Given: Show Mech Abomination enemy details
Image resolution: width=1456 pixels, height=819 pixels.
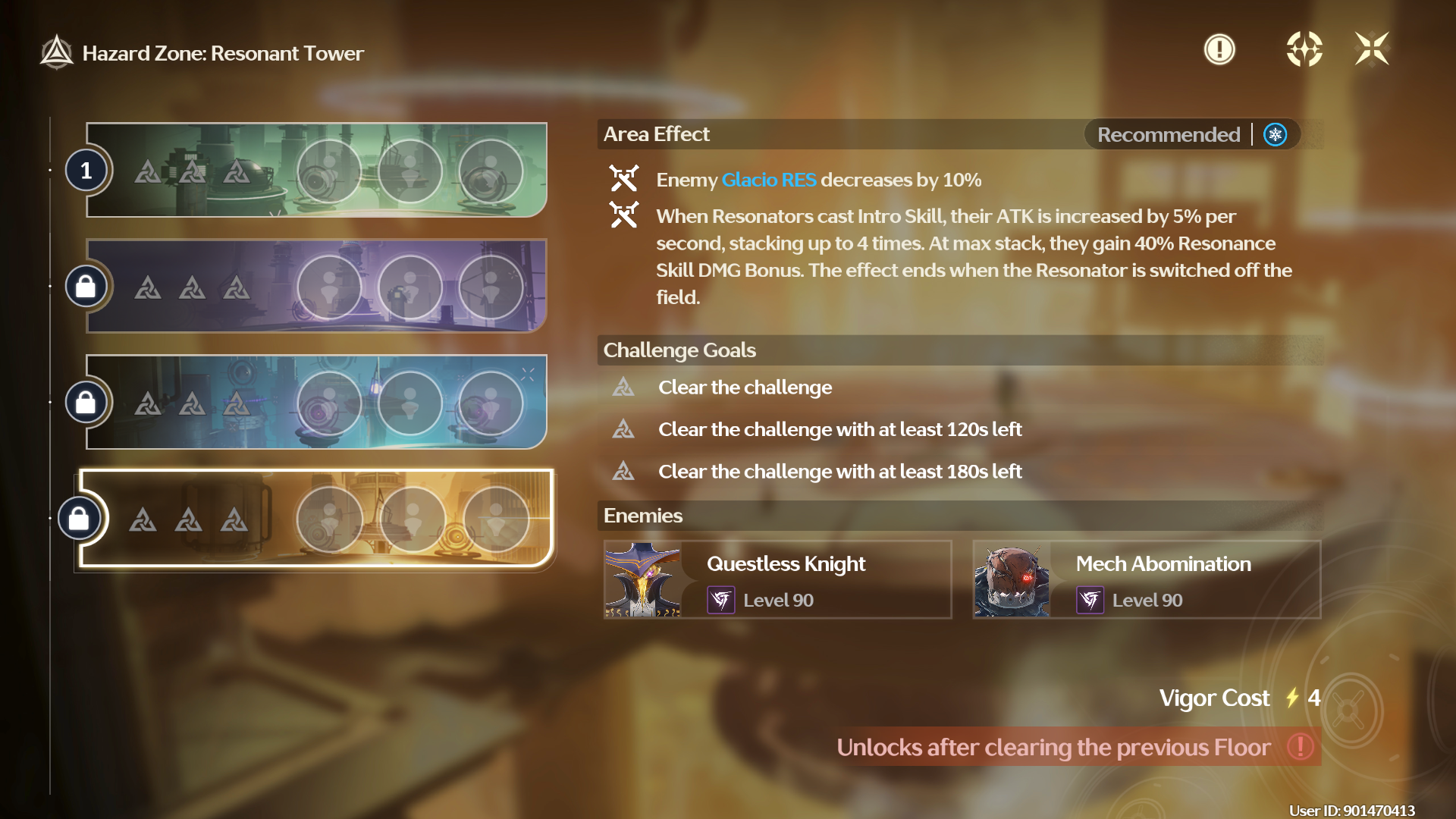Looking at the screenshot, I should tap(1147, 580).
